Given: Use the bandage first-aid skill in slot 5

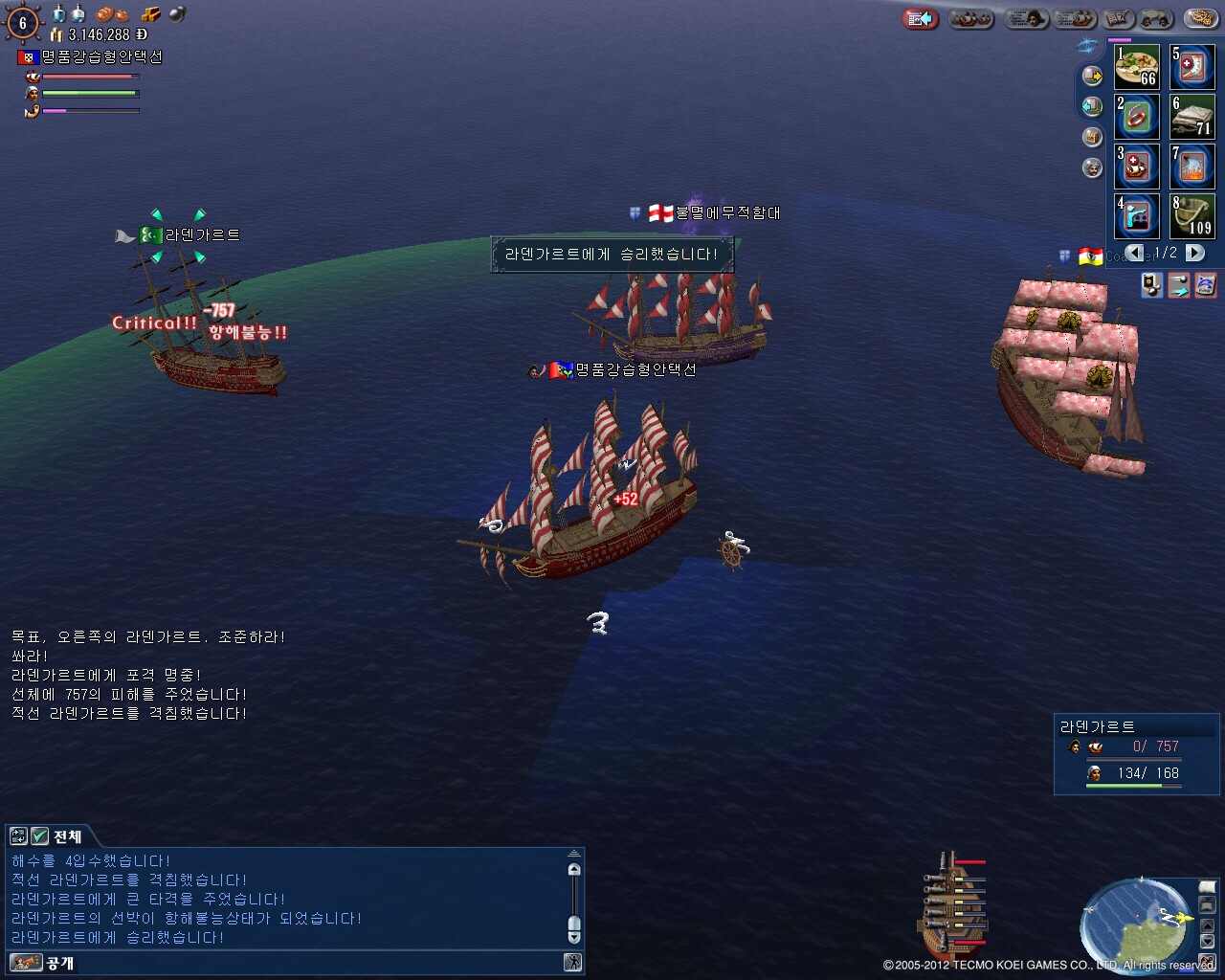Looking at the screenshot, I should 1192,67.
